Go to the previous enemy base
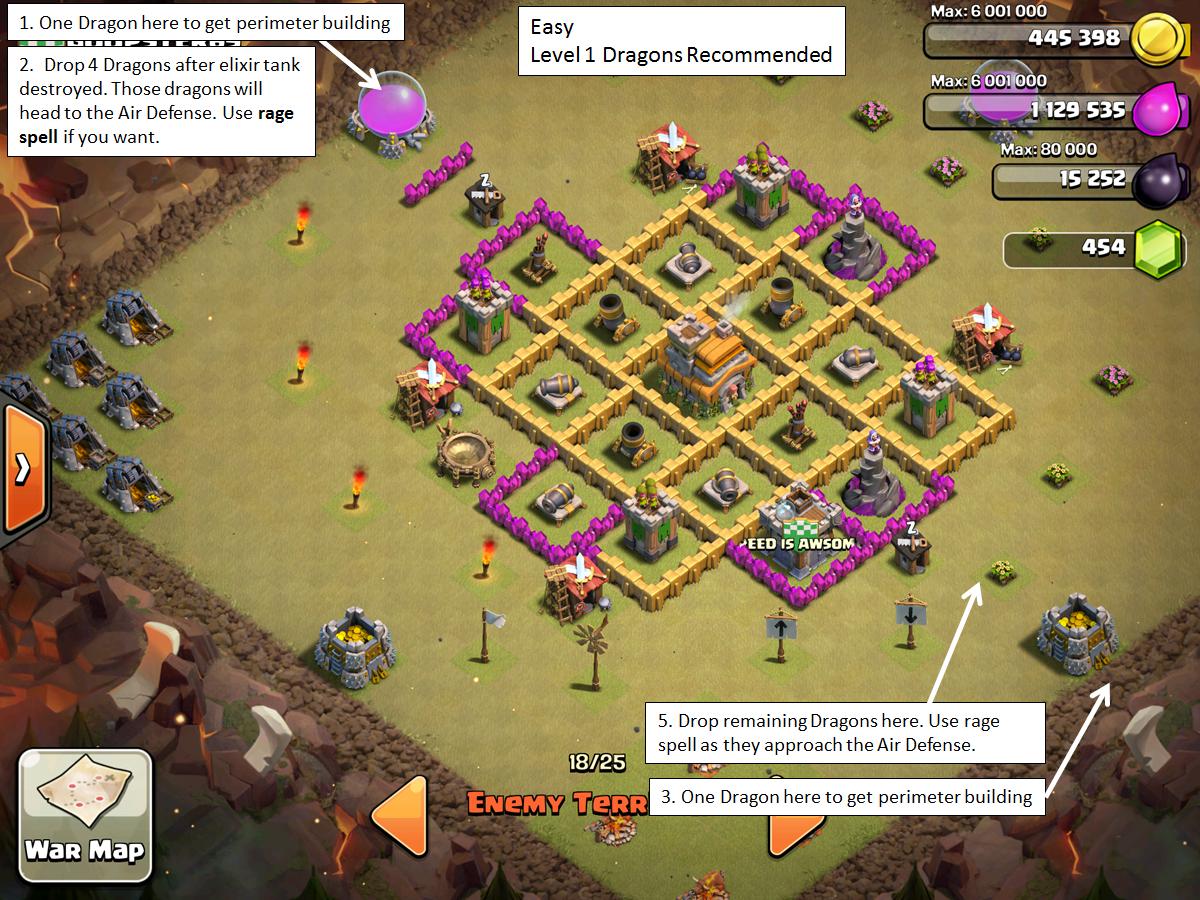1200x900 pixels. [x=400, y=815]
